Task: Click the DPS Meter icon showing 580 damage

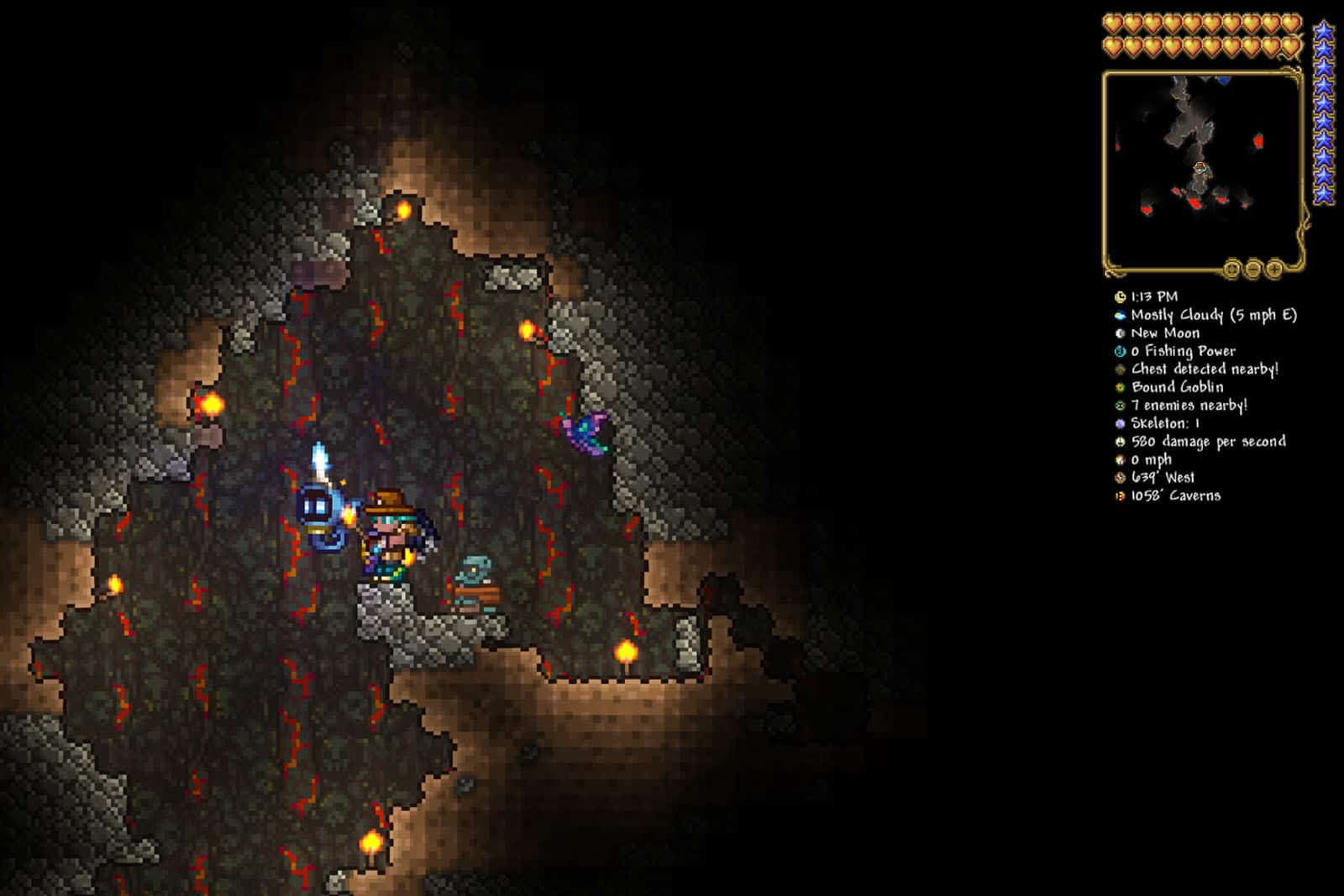Action: click(x=1120, y=443)
